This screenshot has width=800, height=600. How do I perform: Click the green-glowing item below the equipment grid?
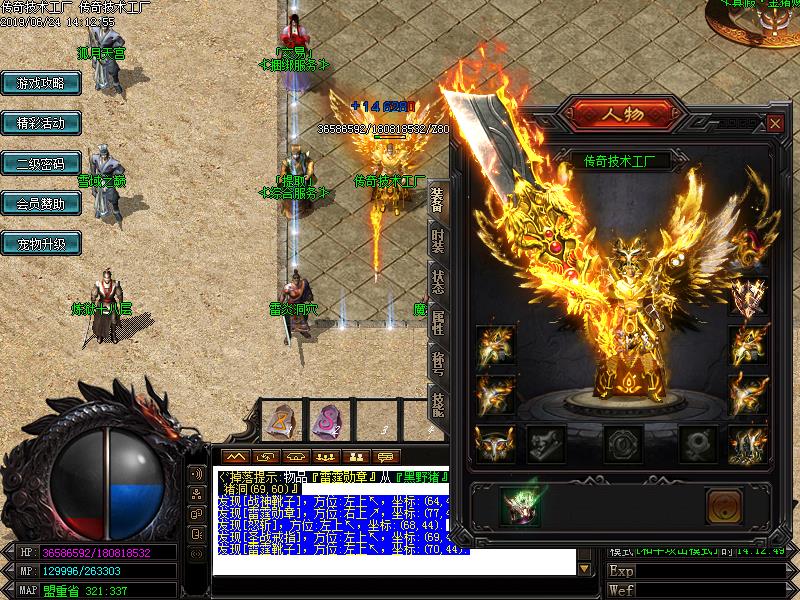click(x=520, y=505)
